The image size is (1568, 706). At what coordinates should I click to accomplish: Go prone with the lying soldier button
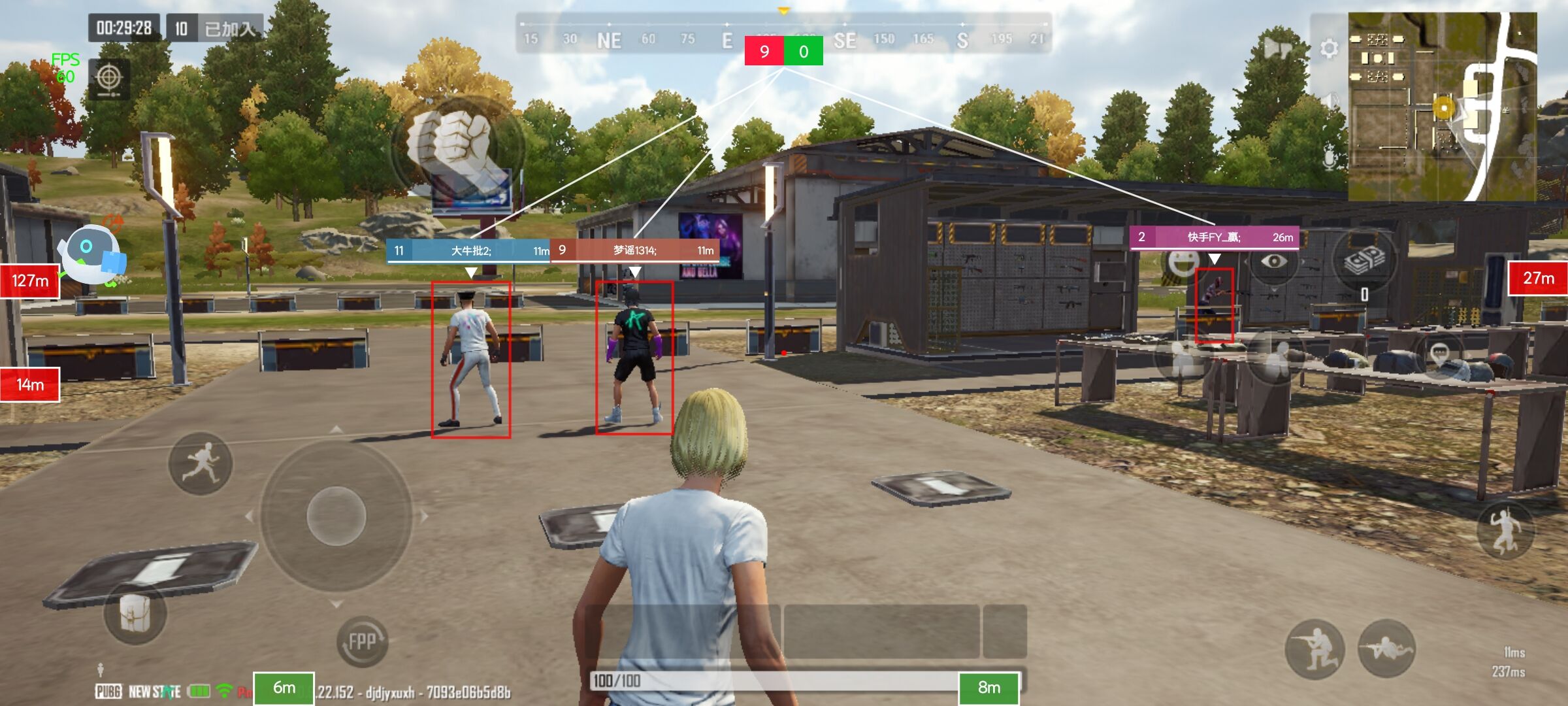point(1386,649)
